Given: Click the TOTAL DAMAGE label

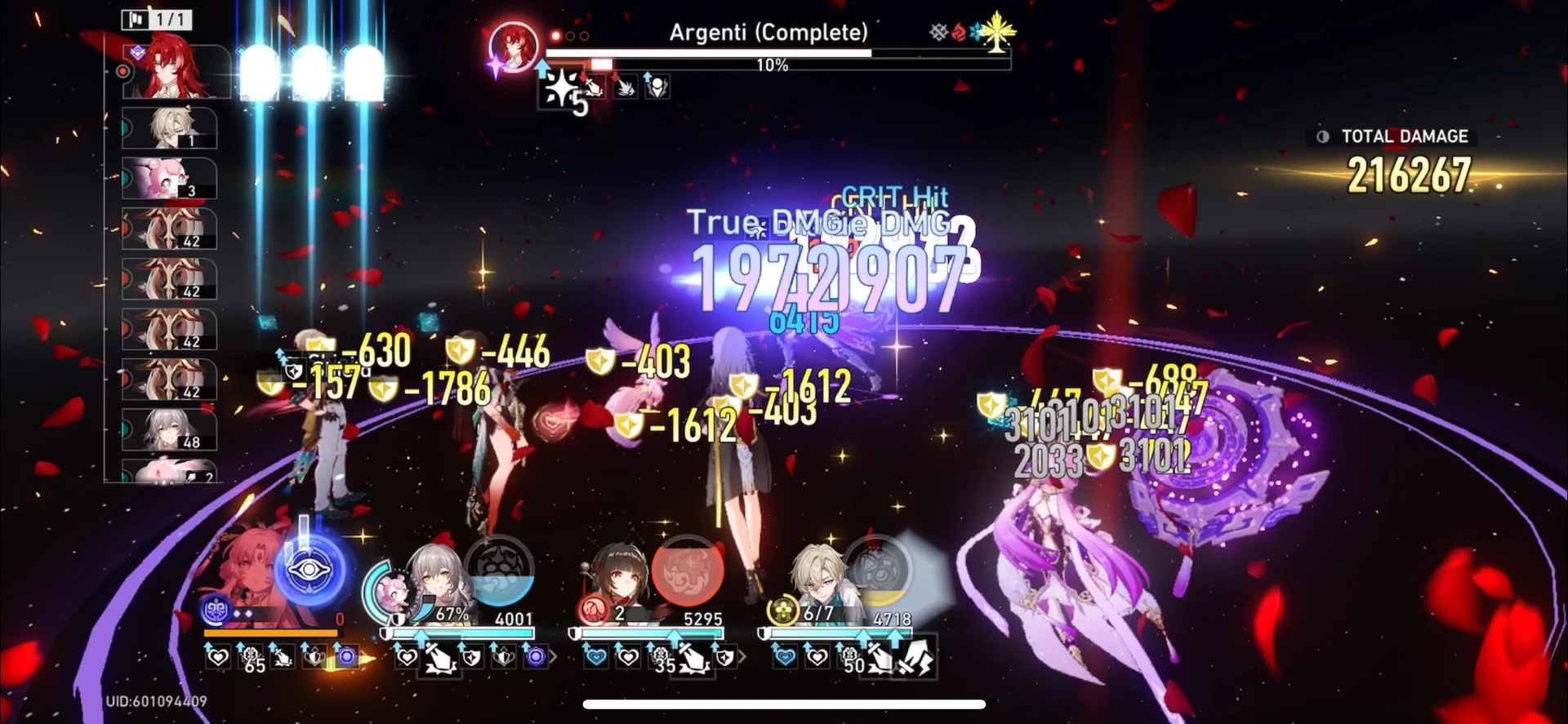Looking at the screenshot, I should tap(1405, 136).
